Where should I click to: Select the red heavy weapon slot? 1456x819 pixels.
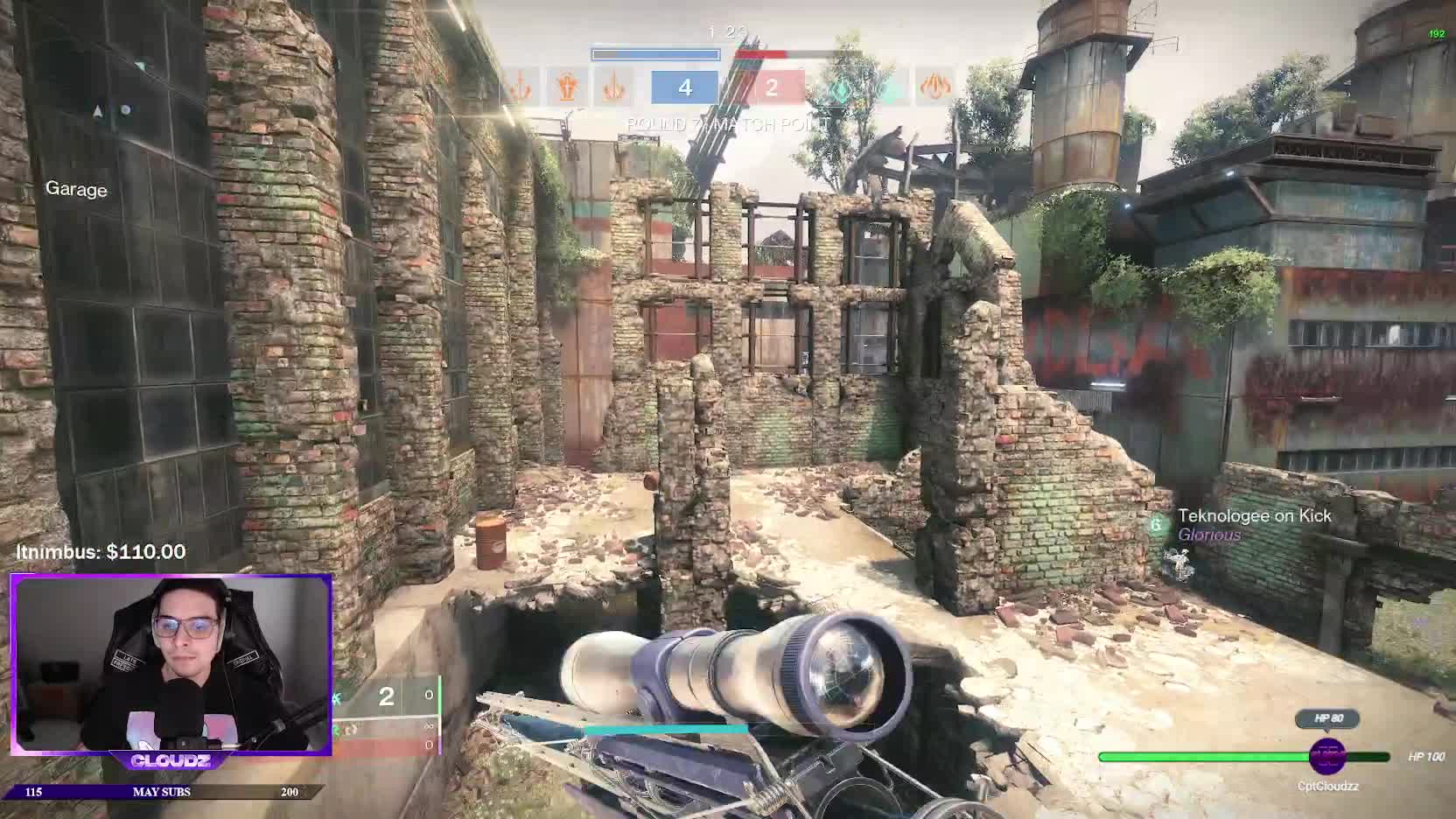(386, 745)
